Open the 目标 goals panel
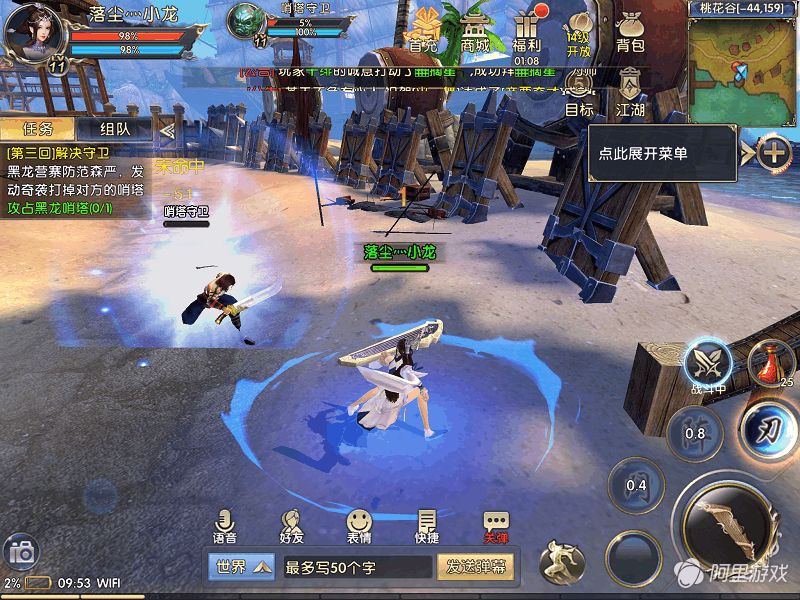The image size is (800, 600). (579, 93)
